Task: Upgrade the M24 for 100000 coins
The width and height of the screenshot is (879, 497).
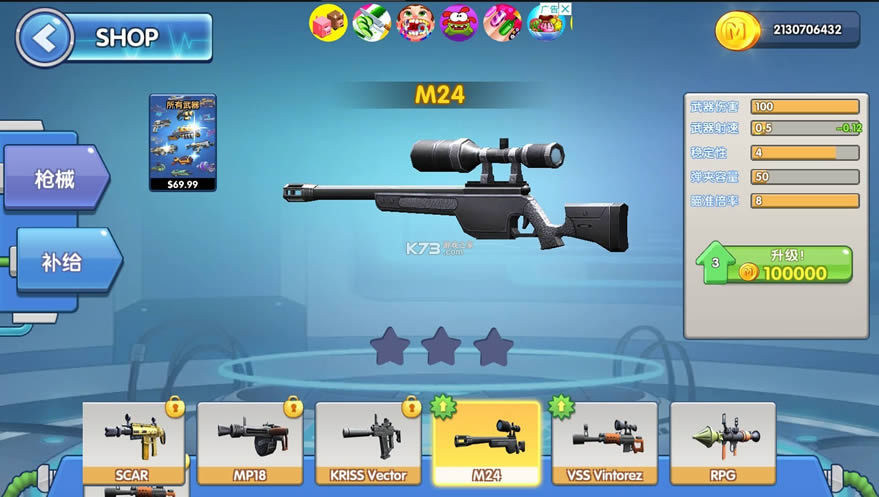Action: point(774,264)
